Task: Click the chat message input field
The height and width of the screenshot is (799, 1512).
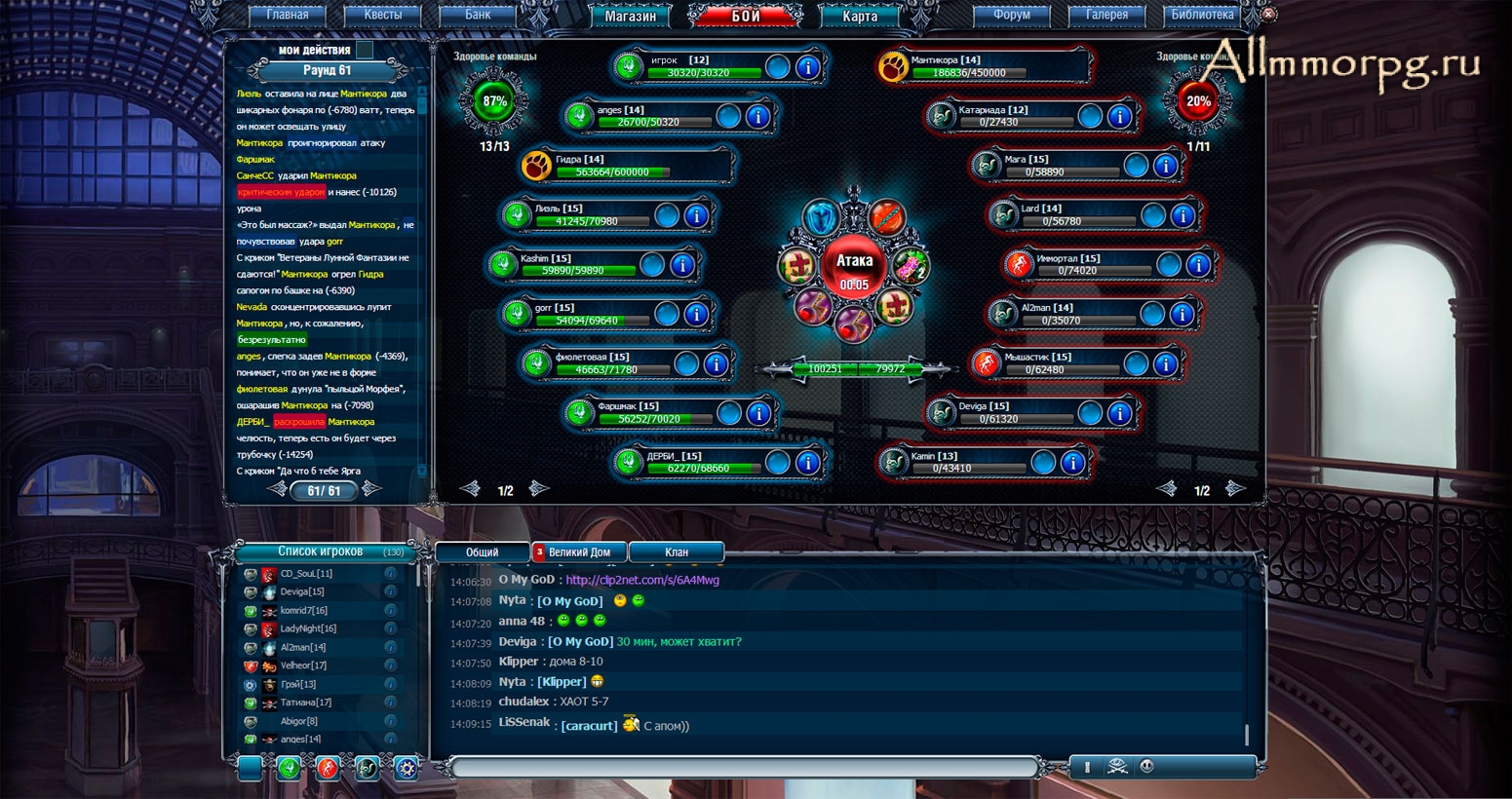Action: [x=741, y=768]
